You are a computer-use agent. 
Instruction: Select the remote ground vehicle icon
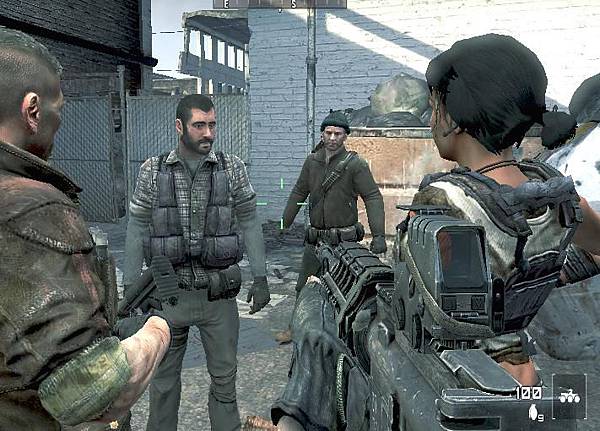(569, 395)
